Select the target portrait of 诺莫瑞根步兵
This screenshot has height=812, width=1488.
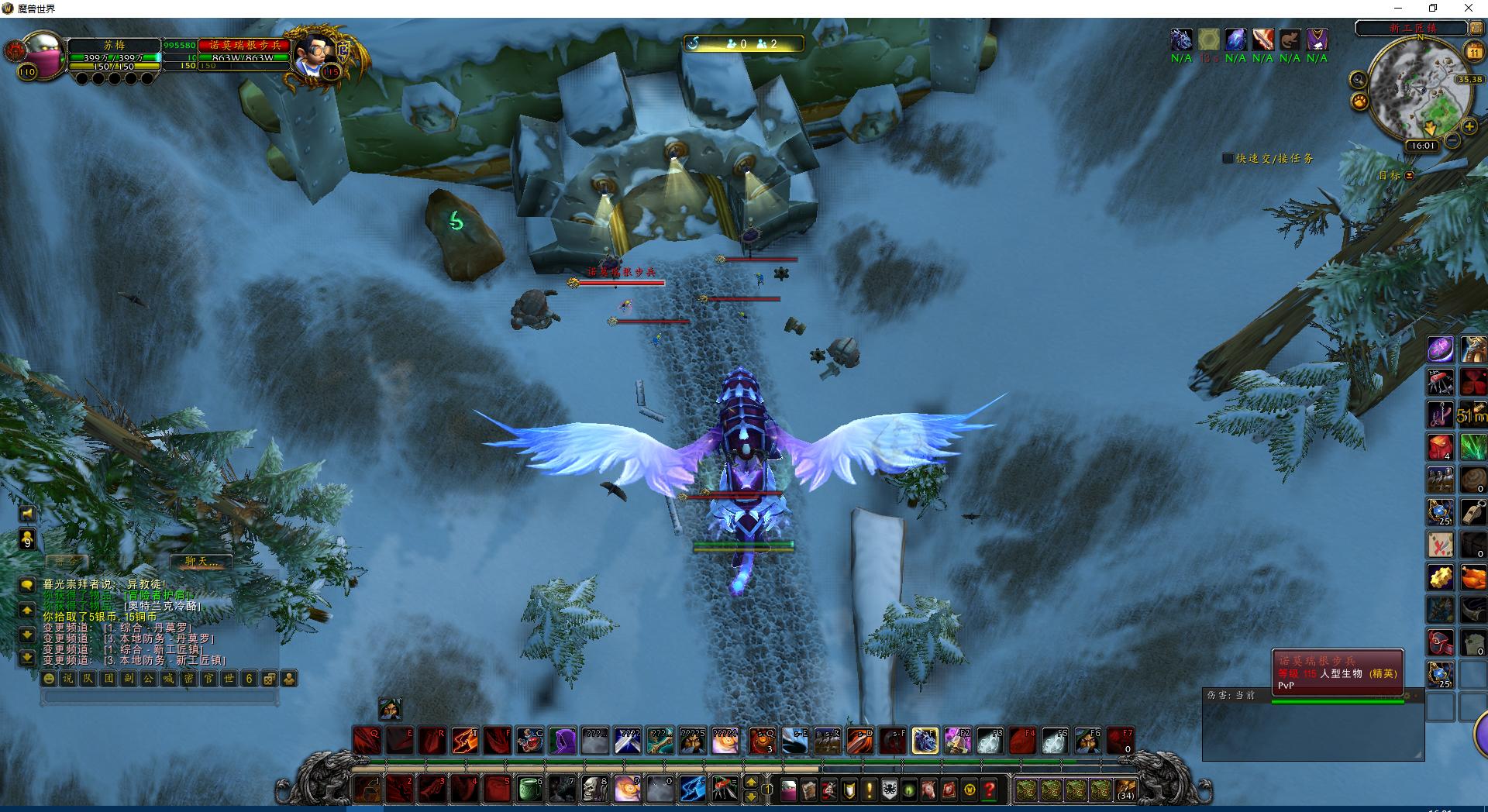click(x=315, y=54)
